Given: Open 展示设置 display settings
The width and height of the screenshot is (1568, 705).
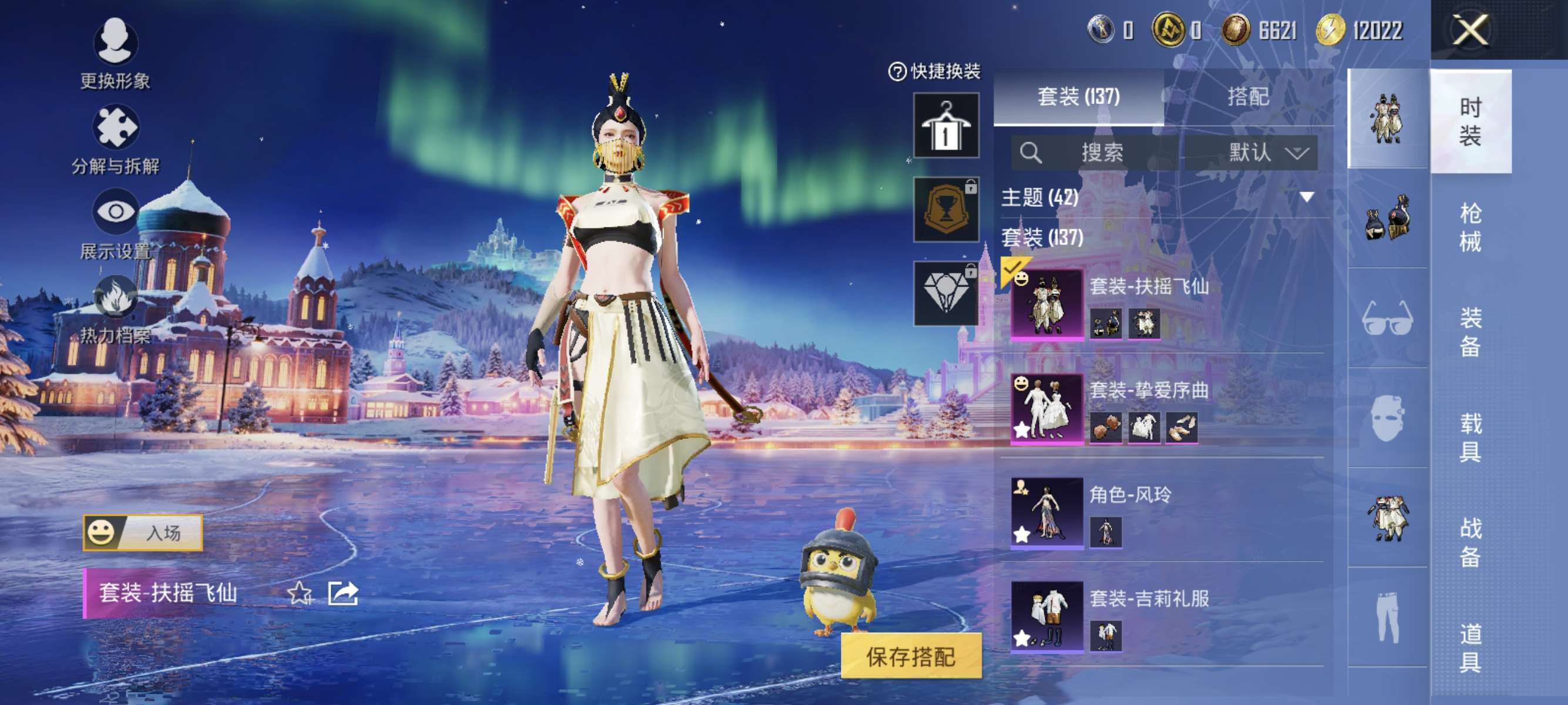Looking at the screenshot, I should (x=115, y=223).
